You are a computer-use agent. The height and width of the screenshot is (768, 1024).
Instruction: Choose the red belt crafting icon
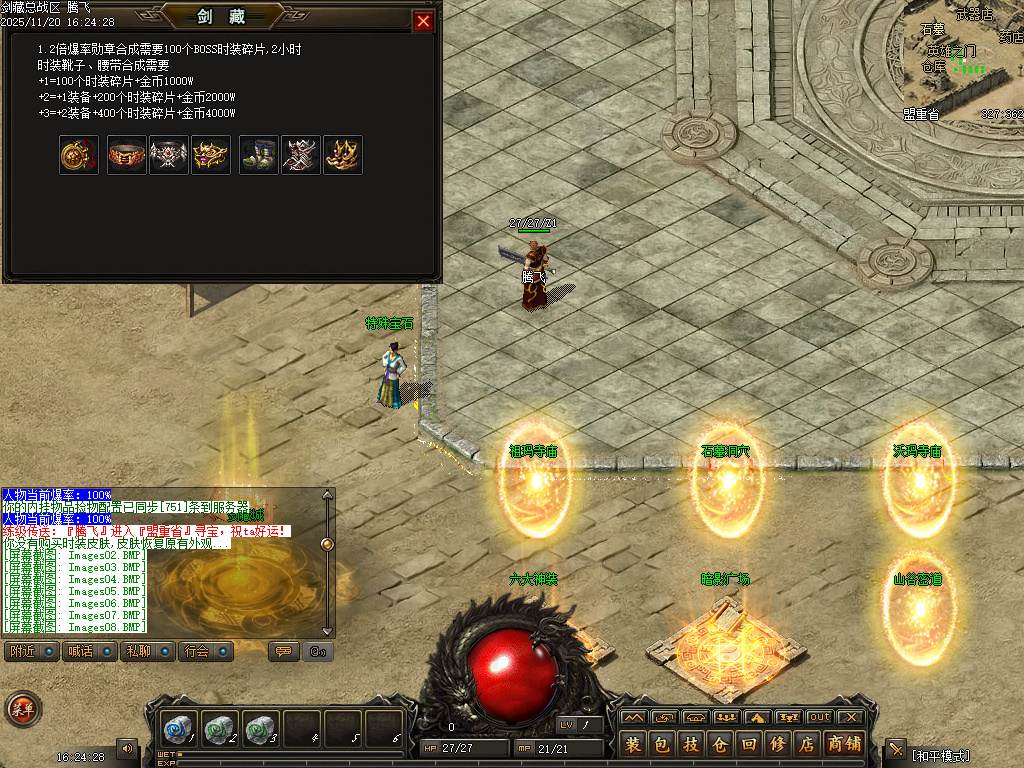click(127, 155)
